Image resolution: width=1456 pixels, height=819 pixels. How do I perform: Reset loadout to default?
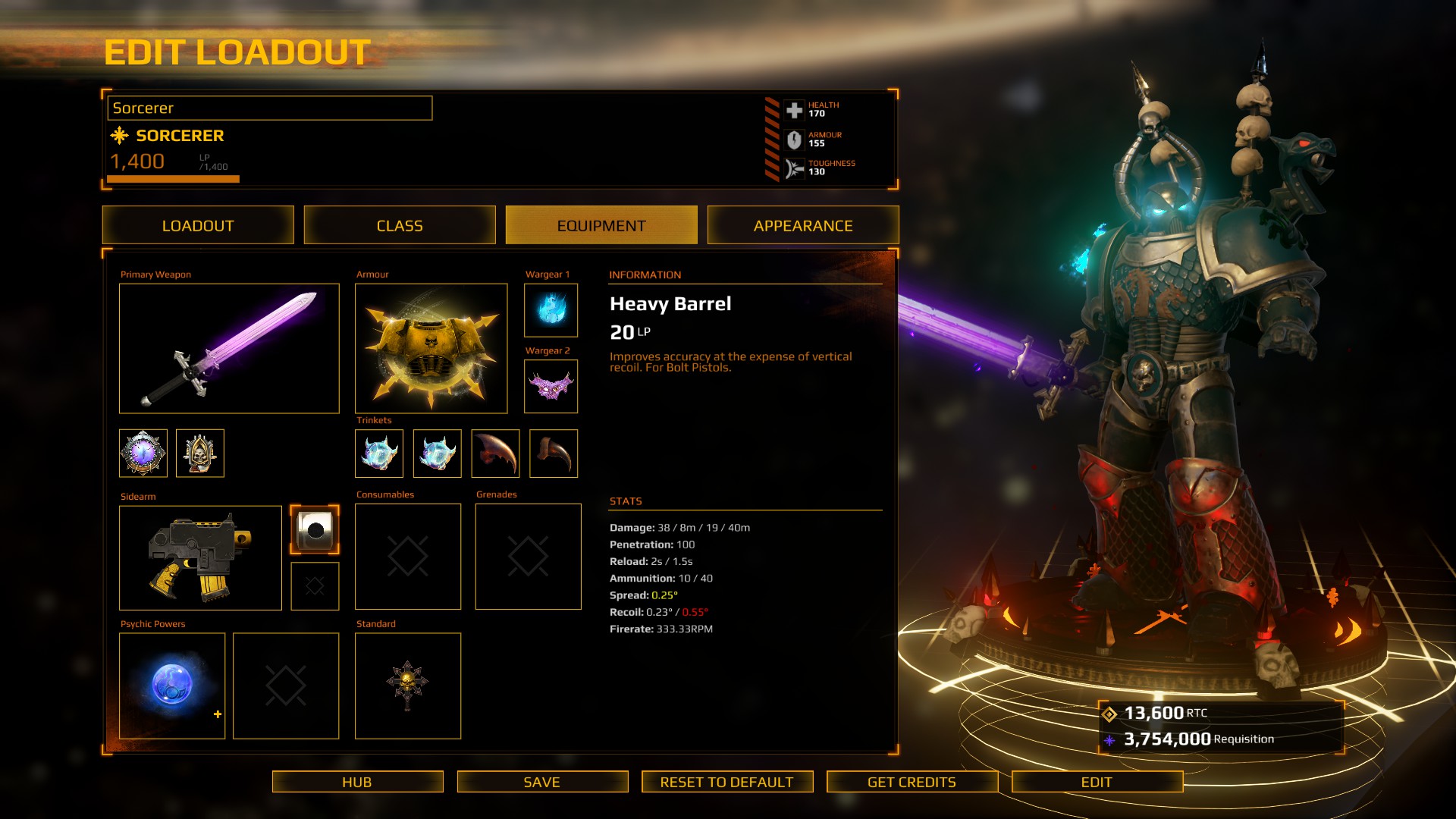(x=726, y=782)
